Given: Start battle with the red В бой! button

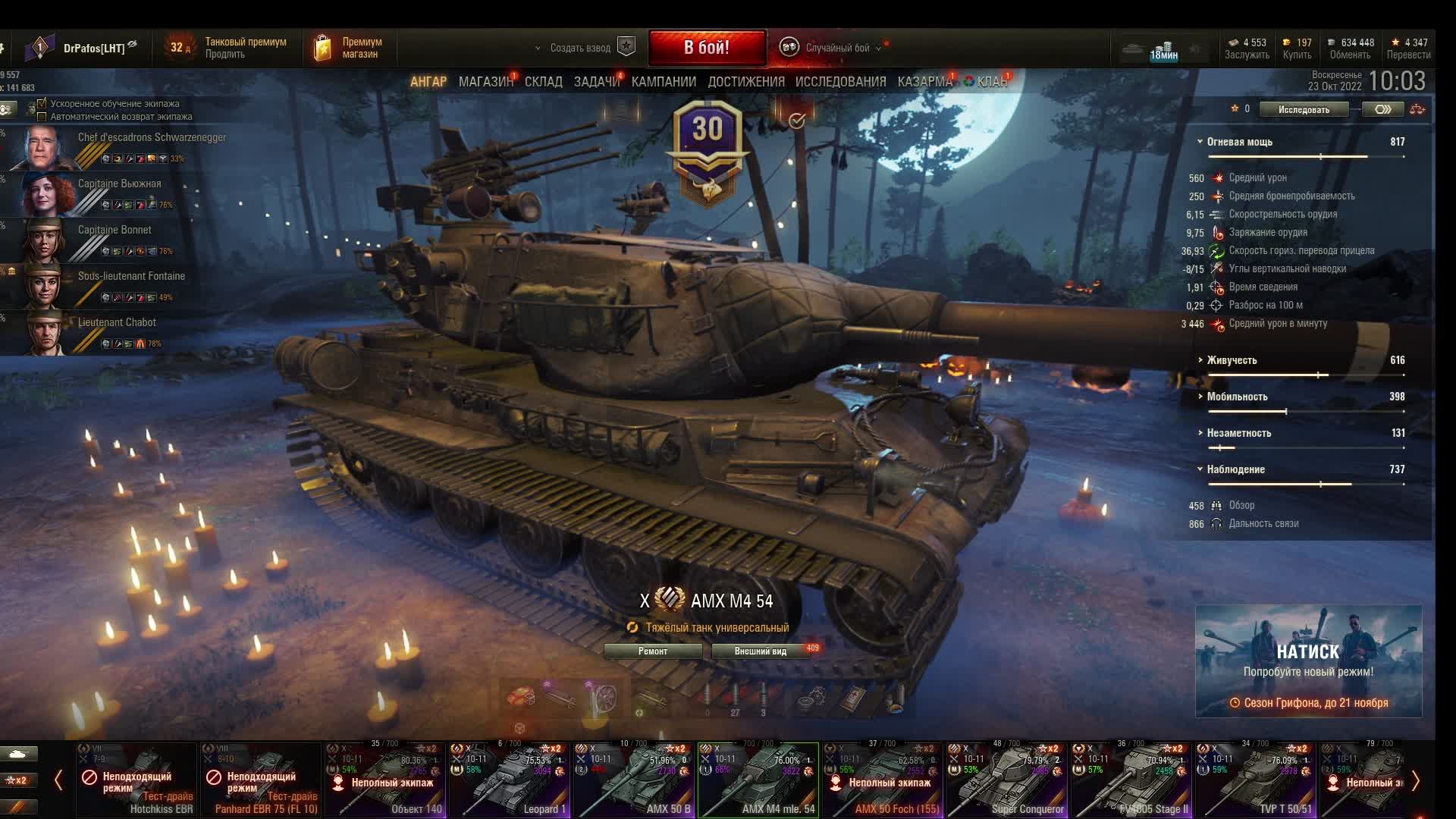Looking at the screenshot, I should tap(706, 48).
